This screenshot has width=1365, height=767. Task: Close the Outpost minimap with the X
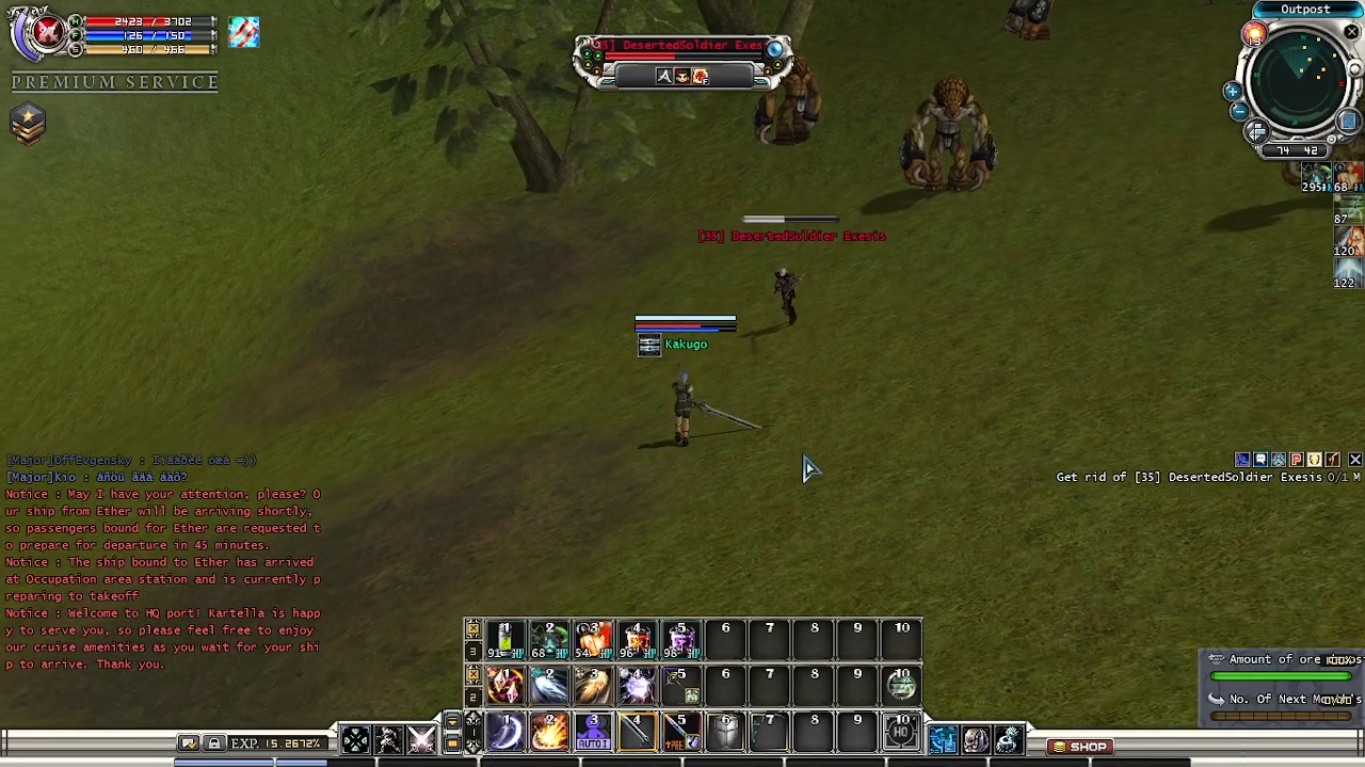click(x=1352, y=32)
